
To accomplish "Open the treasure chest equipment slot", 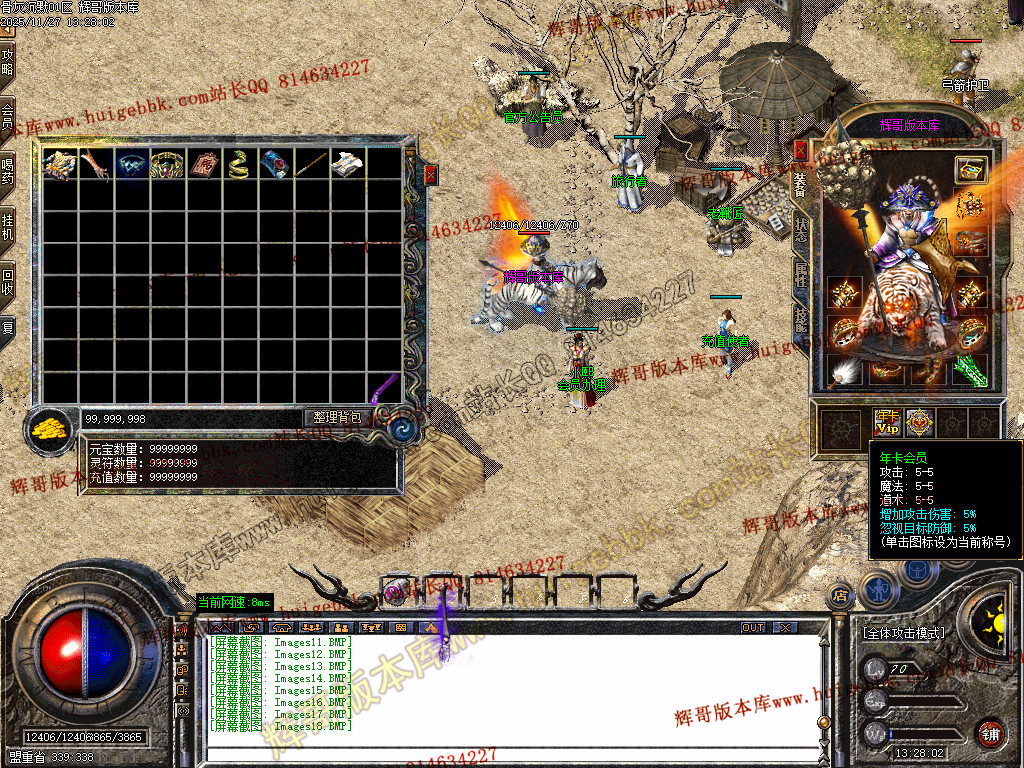I will pos(969,169).
